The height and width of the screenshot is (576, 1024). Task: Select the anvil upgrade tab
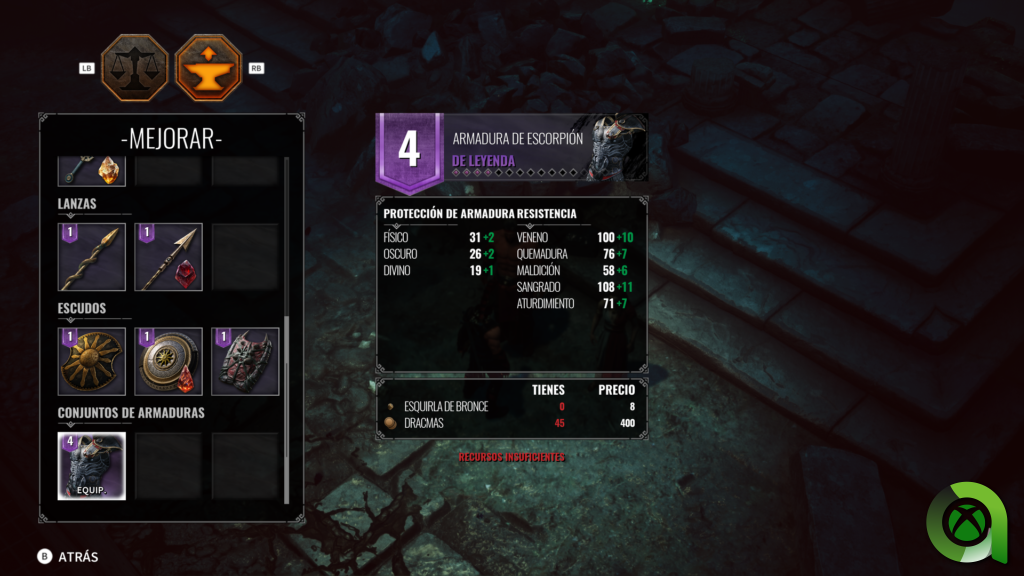[x=209, y=68]
